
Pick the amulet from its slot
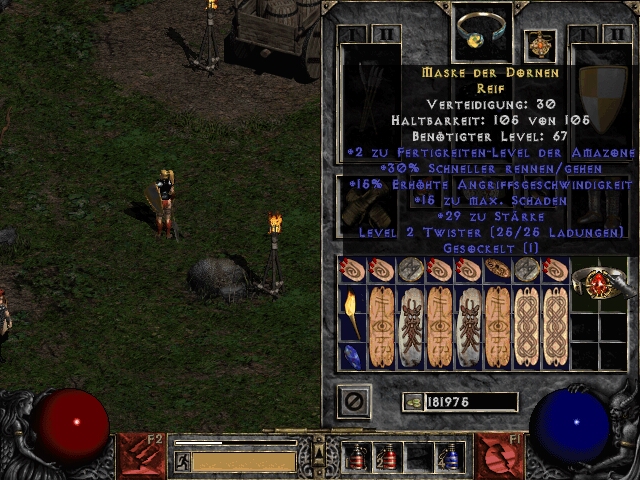pos(540,45)
